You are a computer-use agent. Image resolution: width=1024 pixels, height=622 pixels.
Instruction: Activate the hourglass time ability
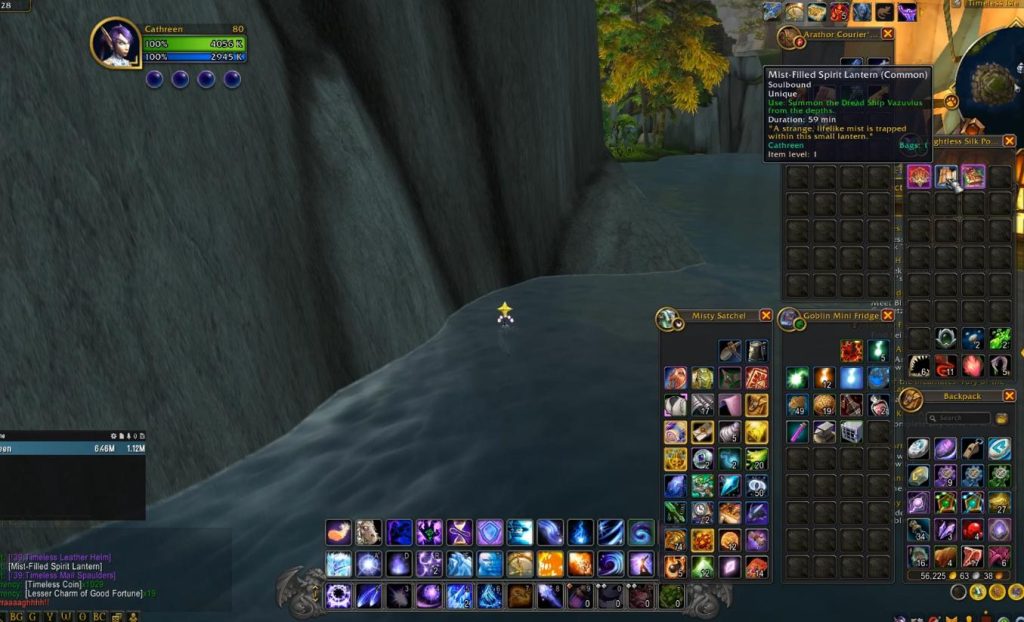click(x=459, y=532)
